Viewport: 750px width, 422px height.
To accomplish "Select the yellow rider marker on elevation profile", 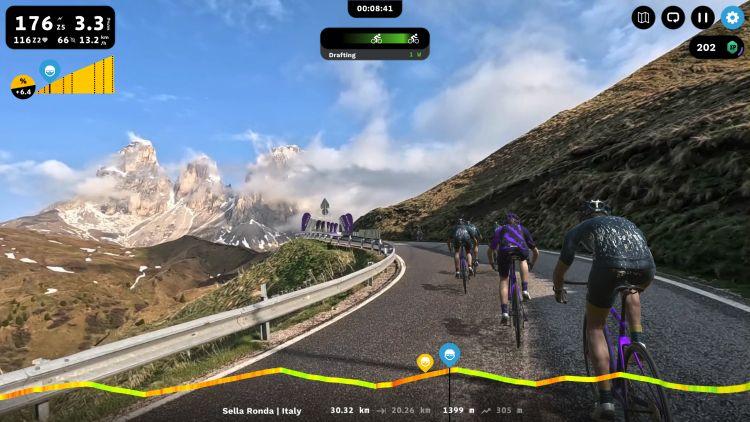I will tap(425, 361).
